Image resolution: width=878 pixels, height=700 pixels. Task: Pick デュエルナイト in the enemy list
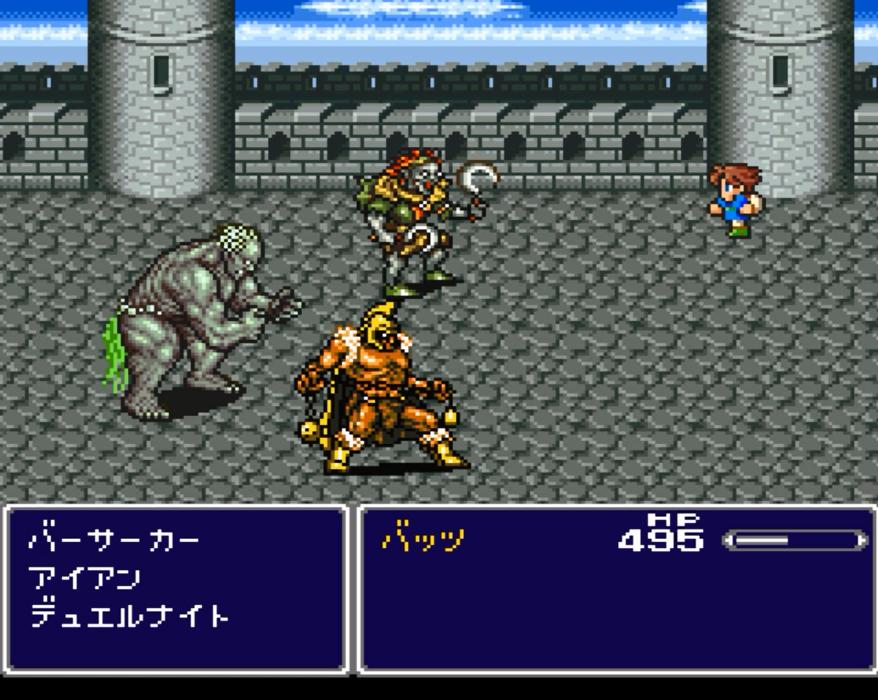[x=129, y=615]
